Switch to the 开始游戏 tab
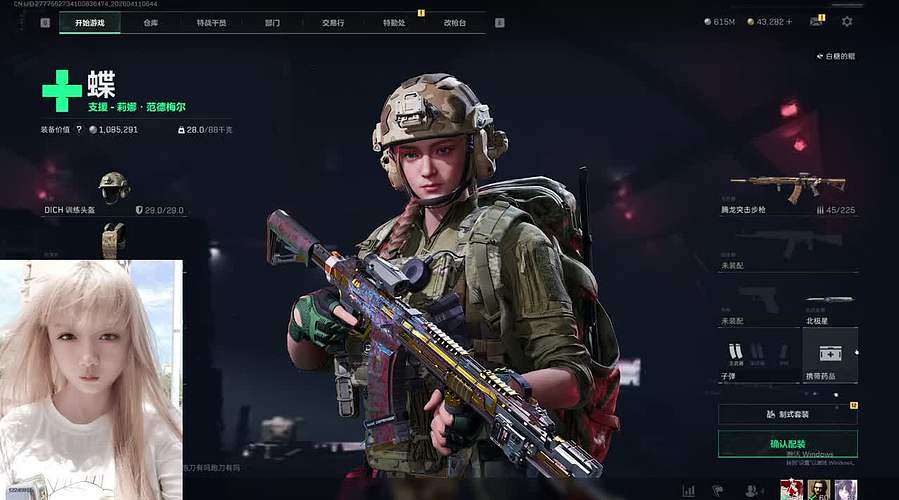Screen dimensions: 899x500 tap(90, 22)
